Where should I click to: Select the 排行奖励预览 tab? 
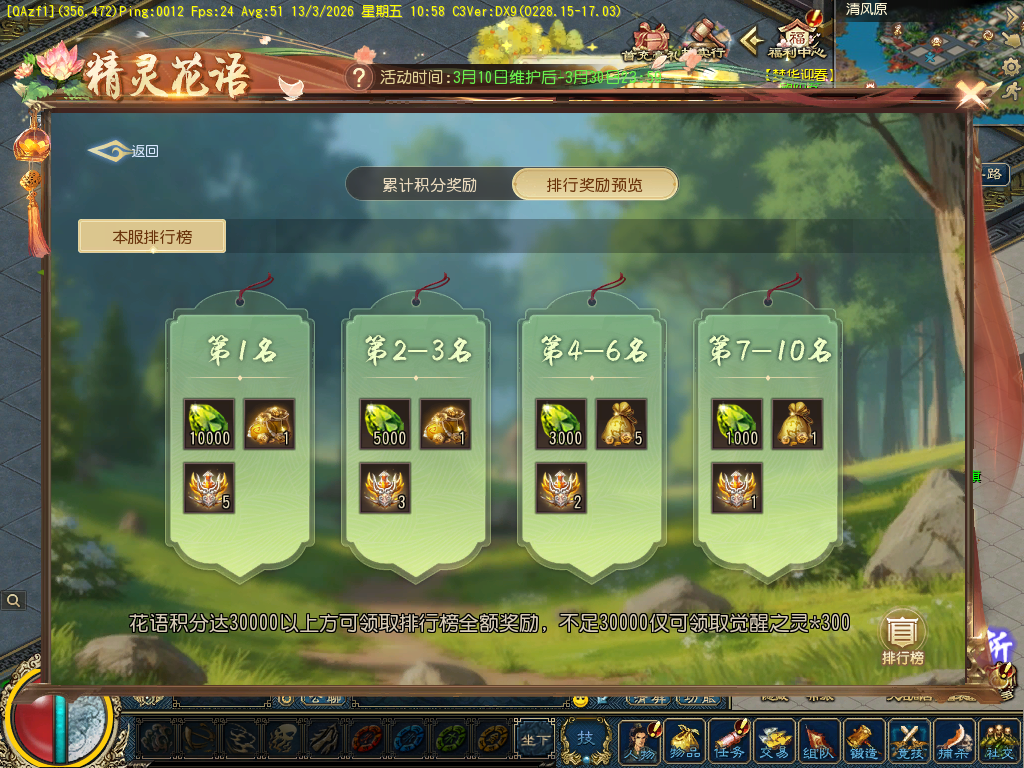click(x=595, y=185)
